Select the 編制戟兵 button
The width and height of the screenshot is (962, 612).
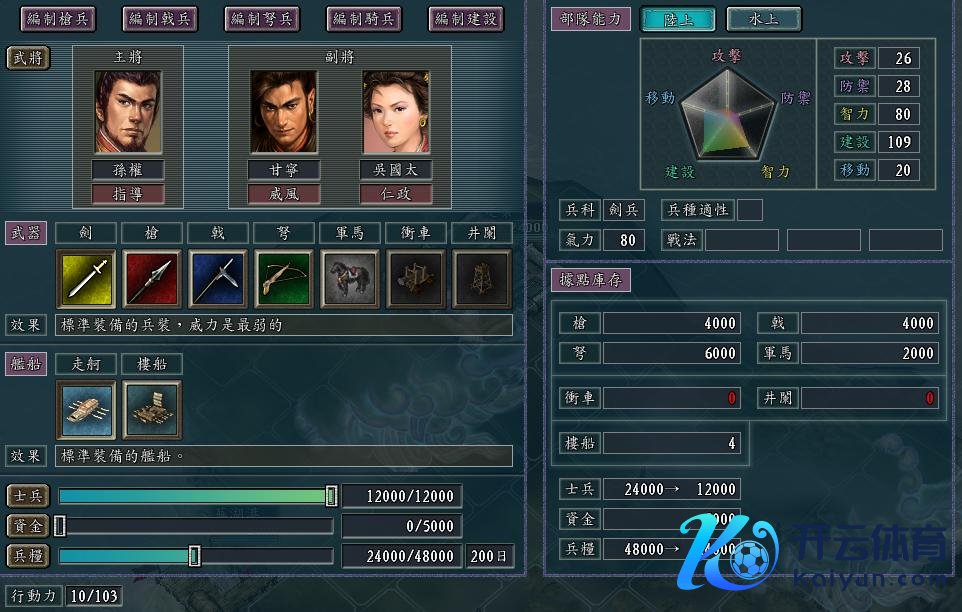coord(159,18)
